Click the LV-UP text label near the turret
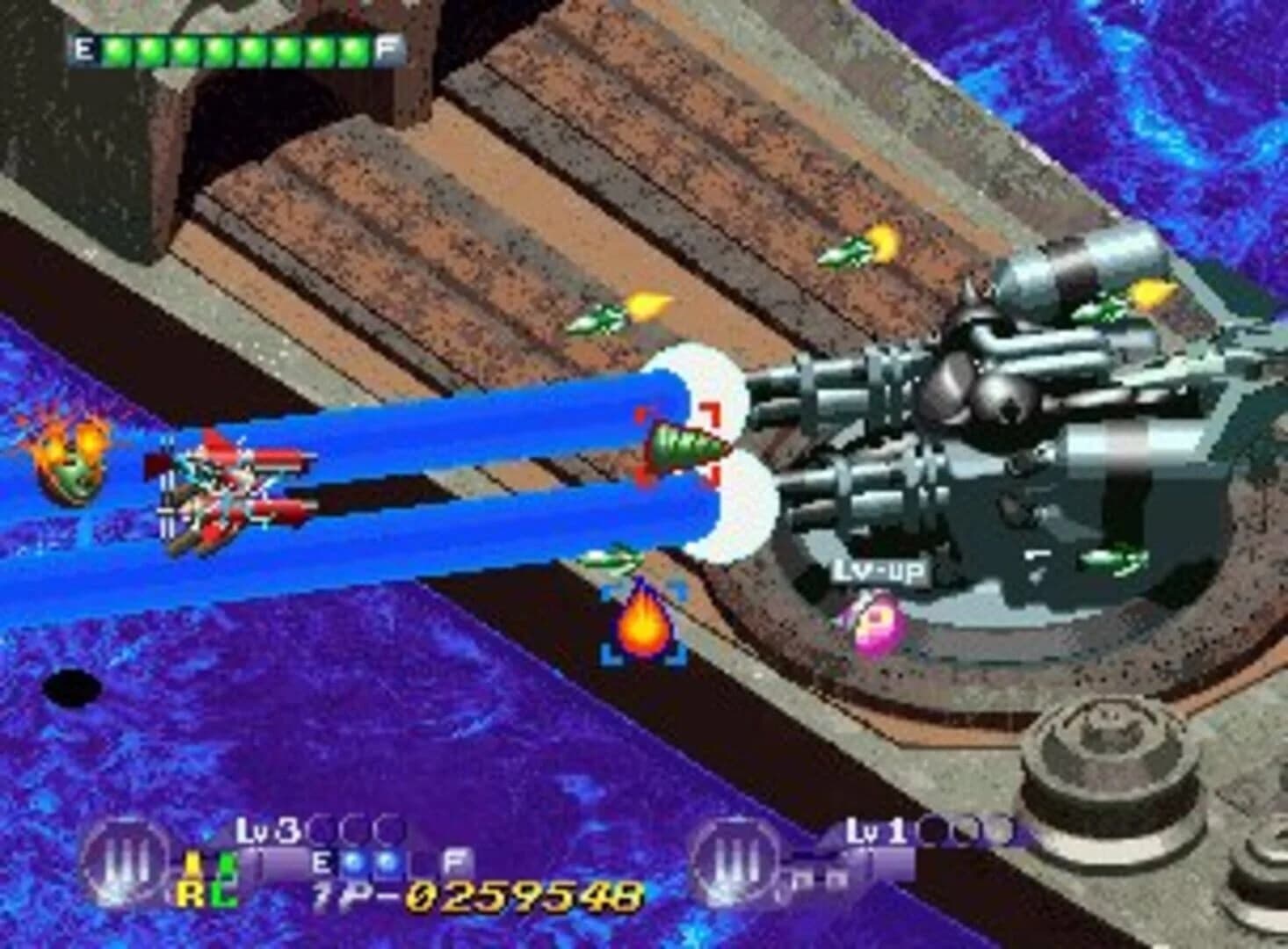This screenshot has width=1288, height=949. point(880,571)
